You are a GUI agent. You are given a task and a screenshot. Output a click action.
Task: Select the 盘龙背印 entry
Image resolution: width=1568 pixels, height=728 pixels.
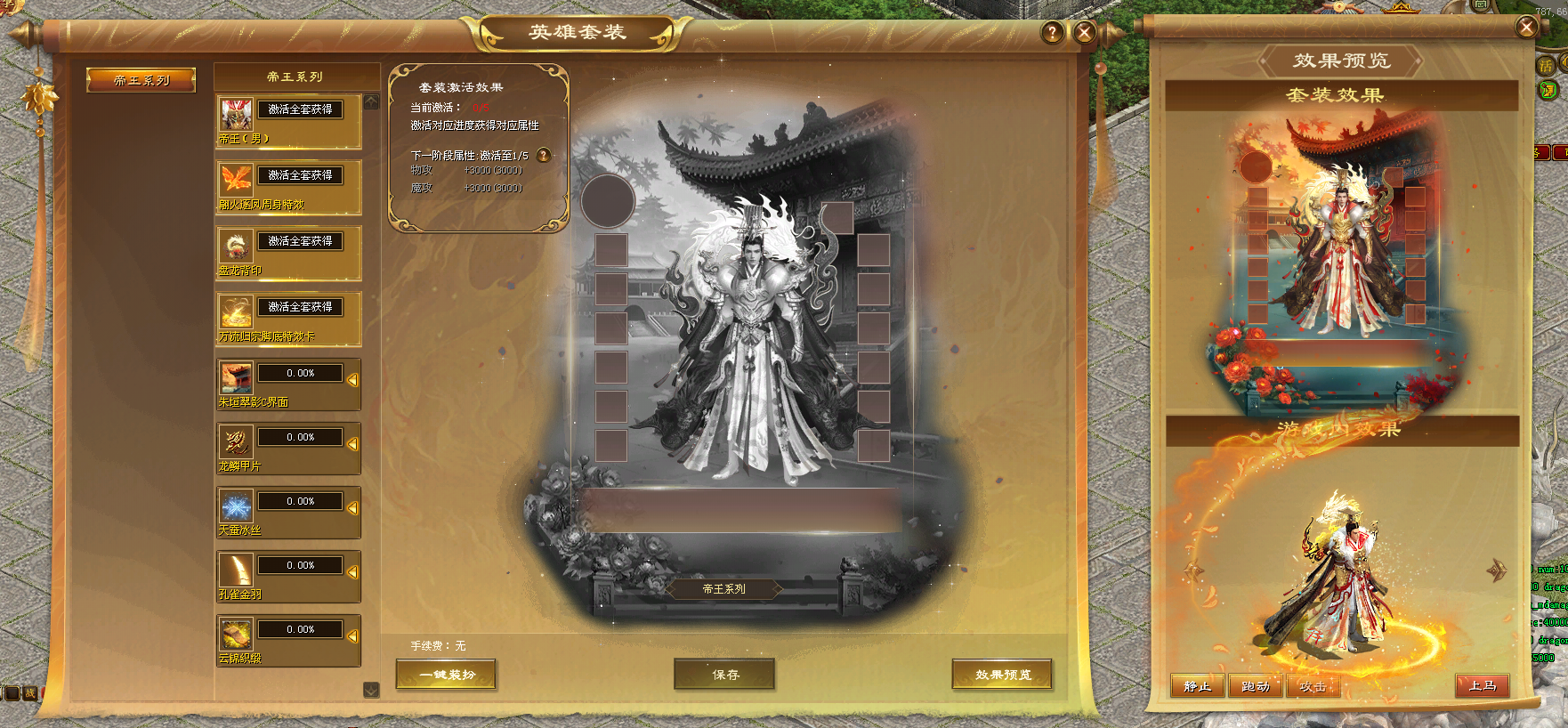(x=287, y=254)
